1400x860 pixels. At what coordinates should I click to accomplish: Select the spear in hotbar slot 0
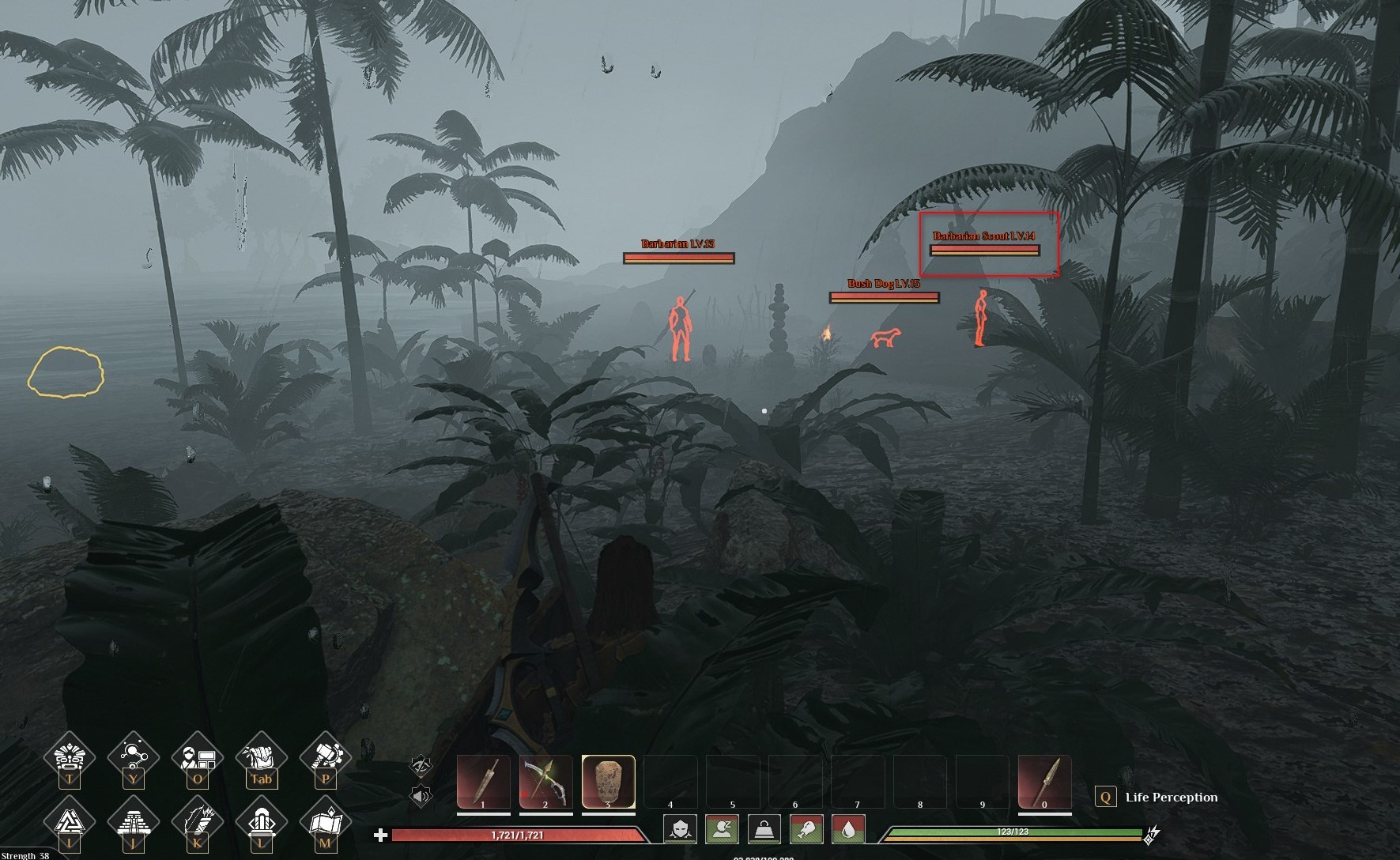click(x=1044, y=782)
